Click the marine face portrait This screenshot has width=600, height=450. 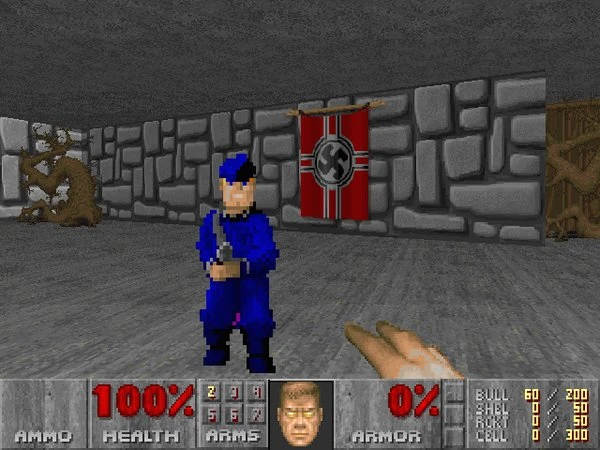click(x=302, y=412)
